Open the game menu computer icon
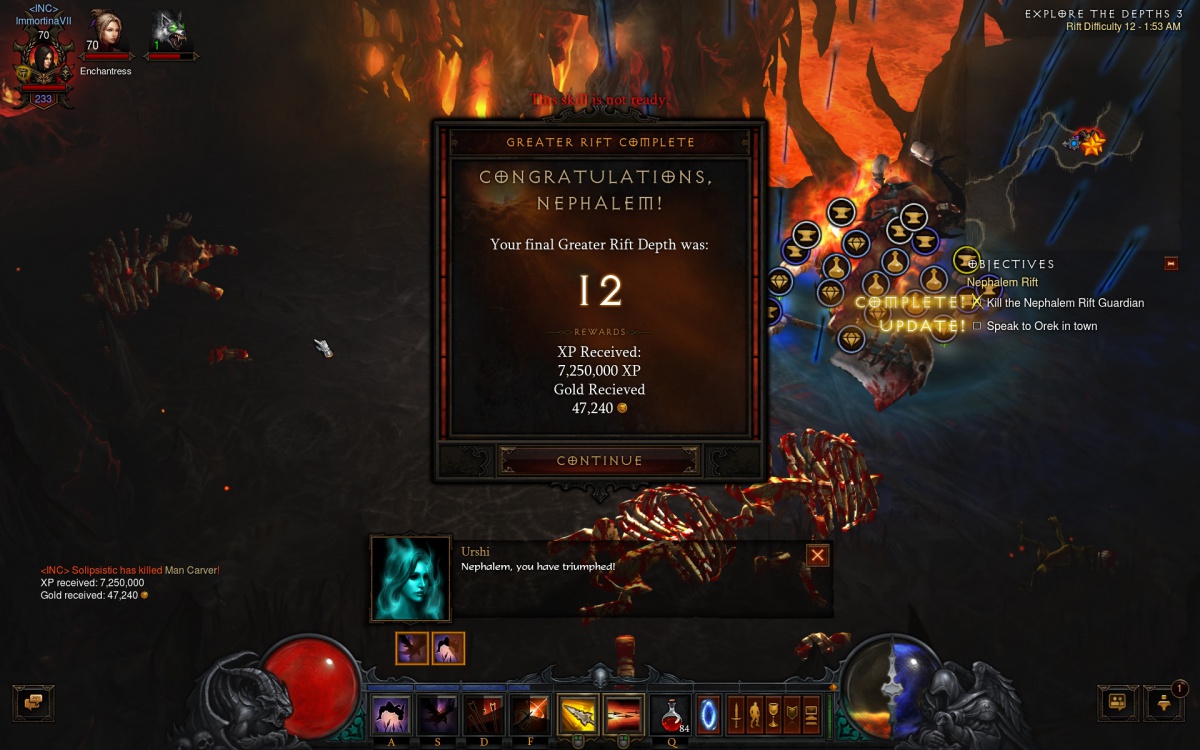This screenshot has height=750, width=1200. pos(811,716)
